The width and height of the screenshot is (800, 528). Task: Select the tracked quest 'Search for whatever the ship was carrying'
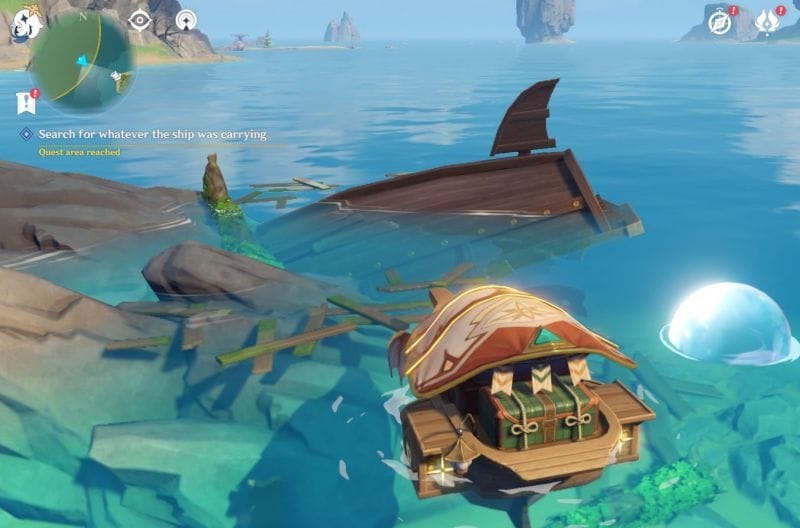pyautogui.click(x=152, y=134)
